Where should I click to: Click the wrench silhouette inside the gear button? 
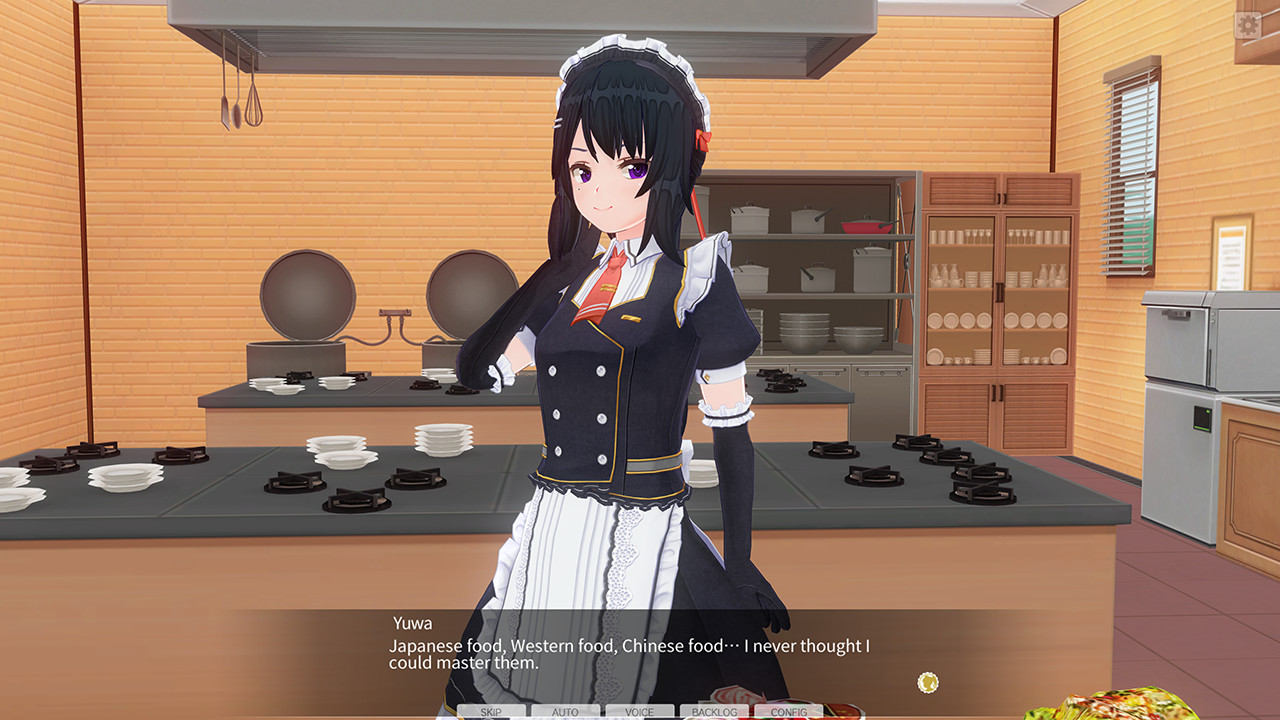point(1248,25)
